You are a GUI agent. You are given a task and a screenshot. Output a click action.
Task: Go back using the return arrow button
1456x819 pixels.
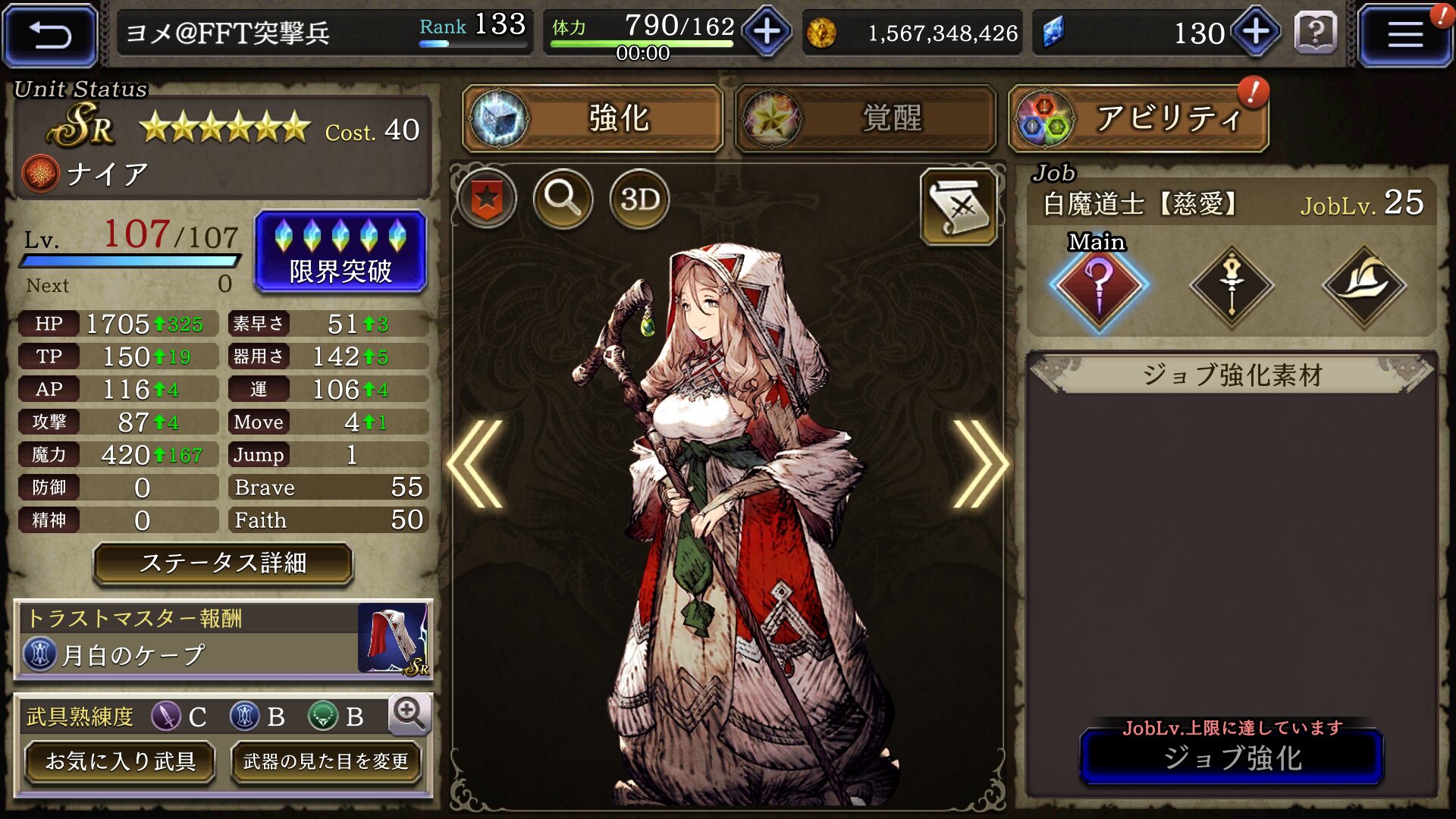50,35
